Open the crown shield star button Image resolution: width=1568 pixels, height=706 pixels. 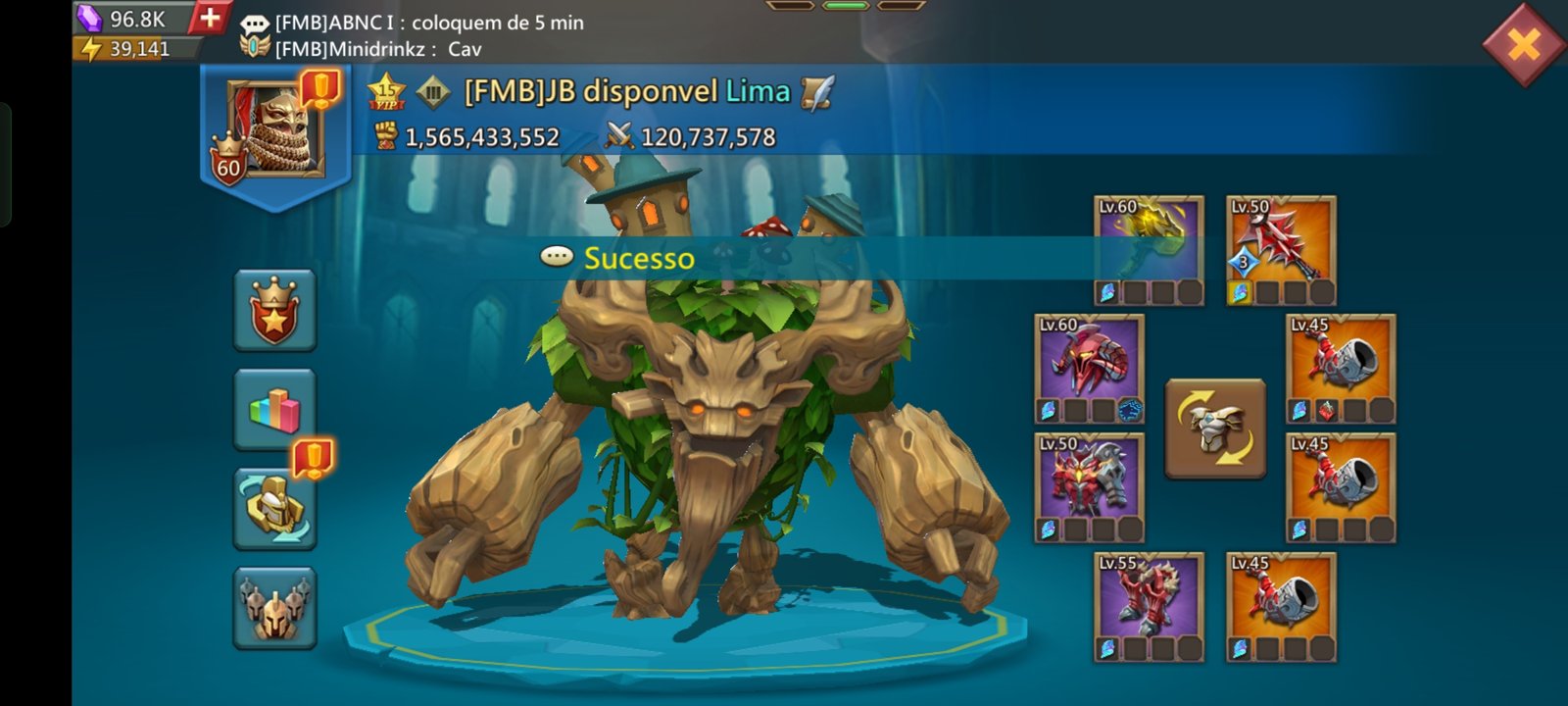pyautogui.click(x=274, y=311)
